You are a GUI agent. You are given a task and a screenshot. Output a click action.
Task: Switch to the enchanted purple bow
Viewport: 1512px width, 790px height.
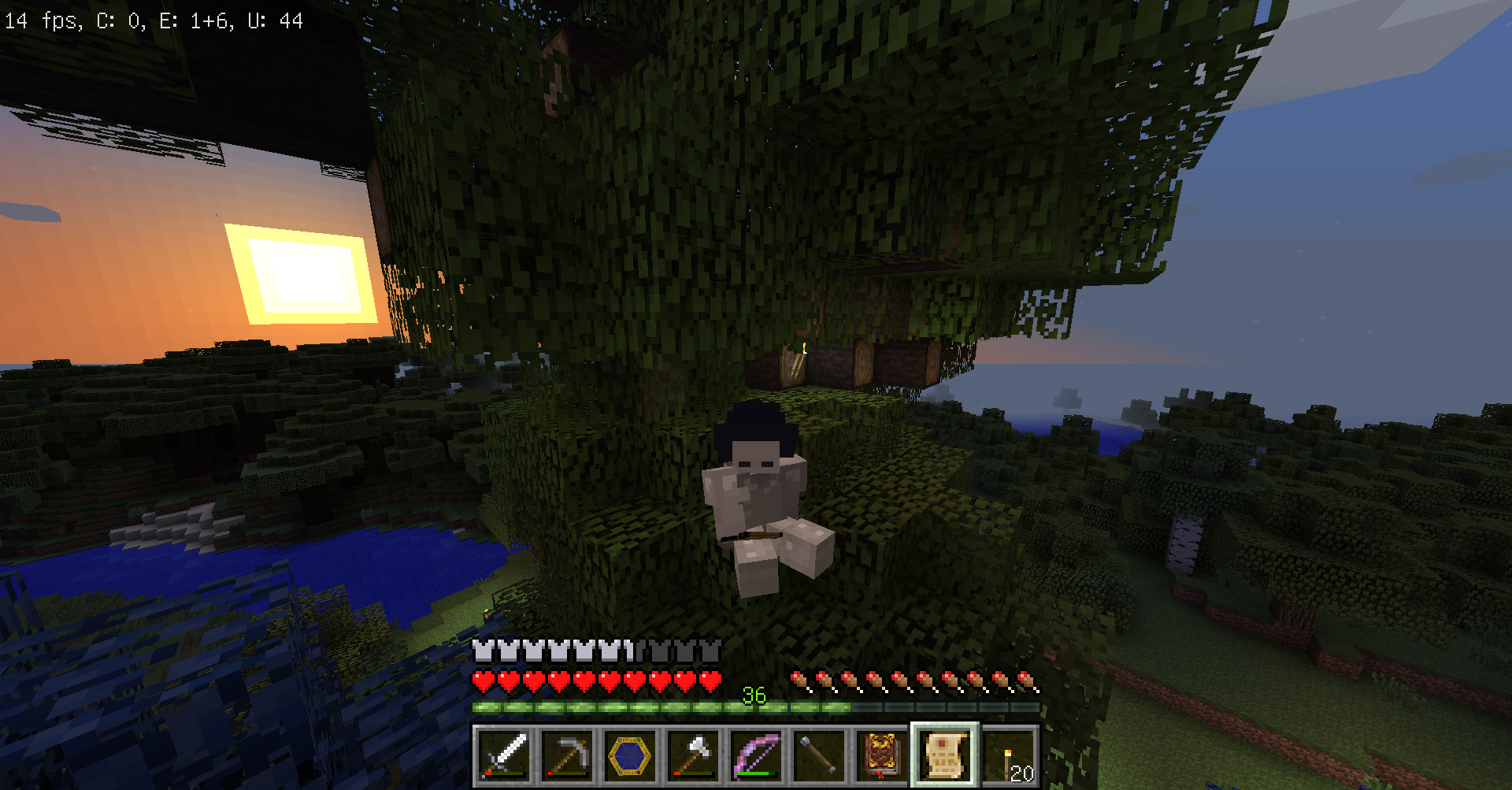tap(756, 755)
